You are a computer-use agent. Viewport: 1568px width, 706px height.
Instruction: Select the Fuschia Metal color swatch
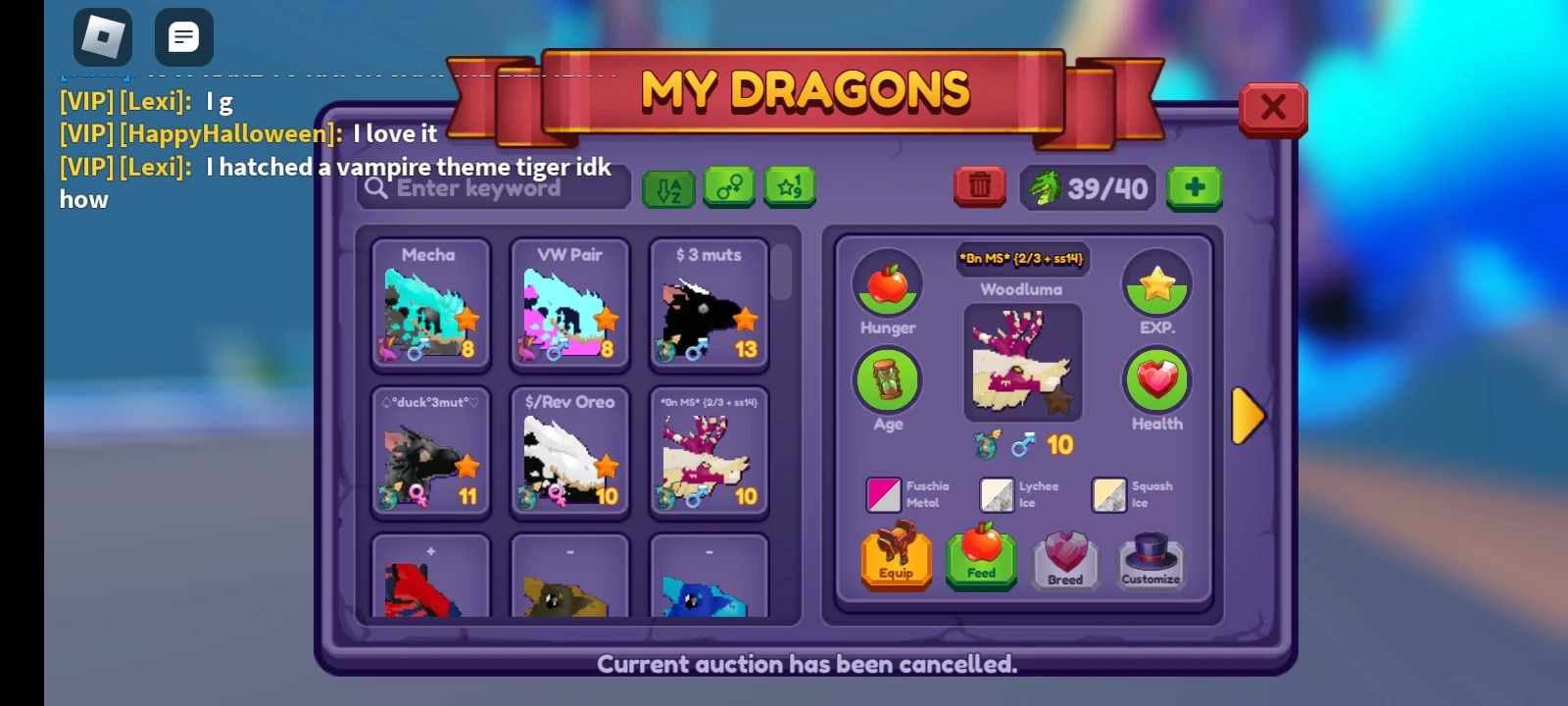(882, 493)
